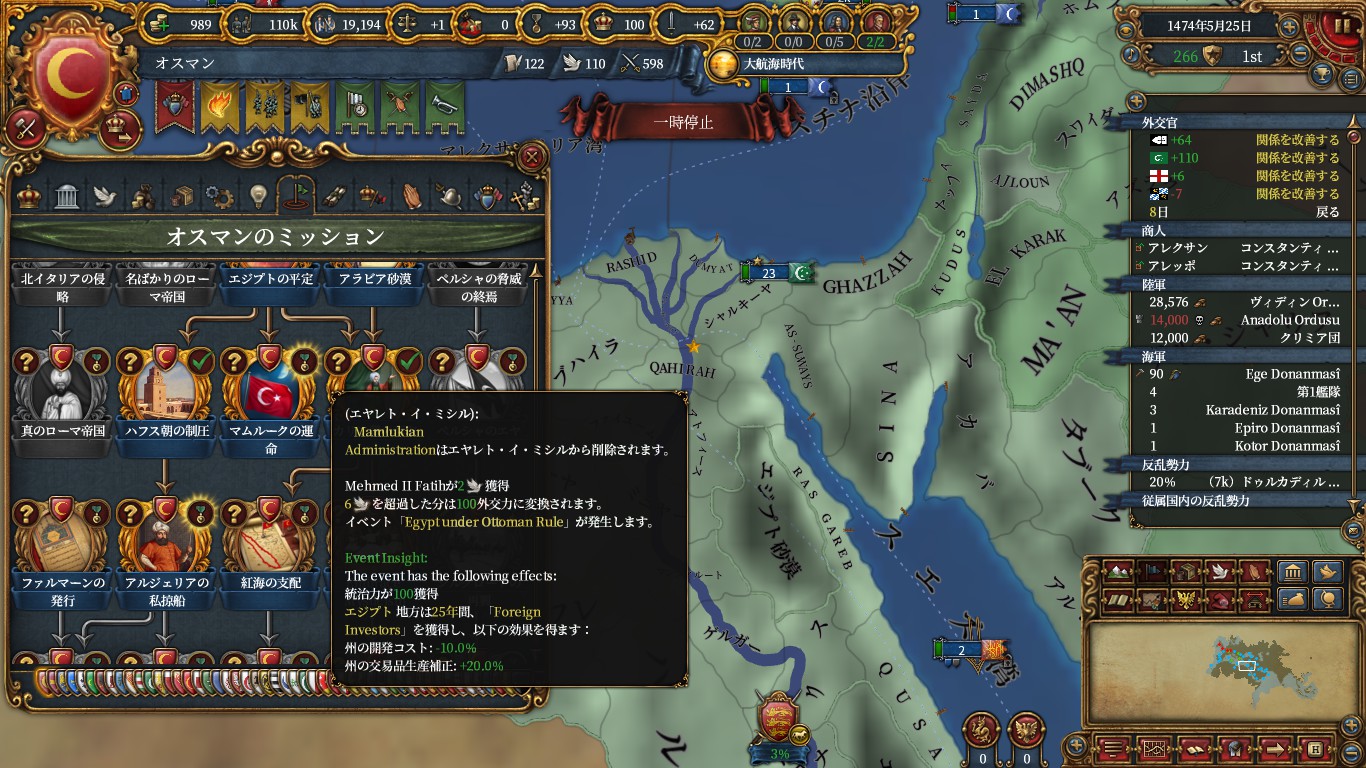Open the praying hands religion tab

(x=412, y=196)
